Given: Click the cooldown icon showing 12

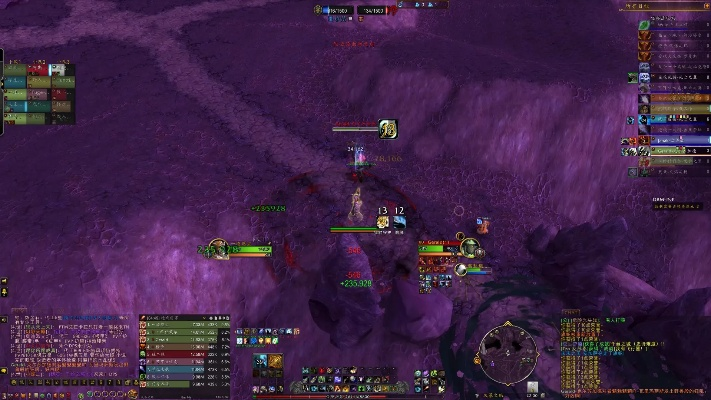Looking at the screenshot, I should (x=399, y=221).
